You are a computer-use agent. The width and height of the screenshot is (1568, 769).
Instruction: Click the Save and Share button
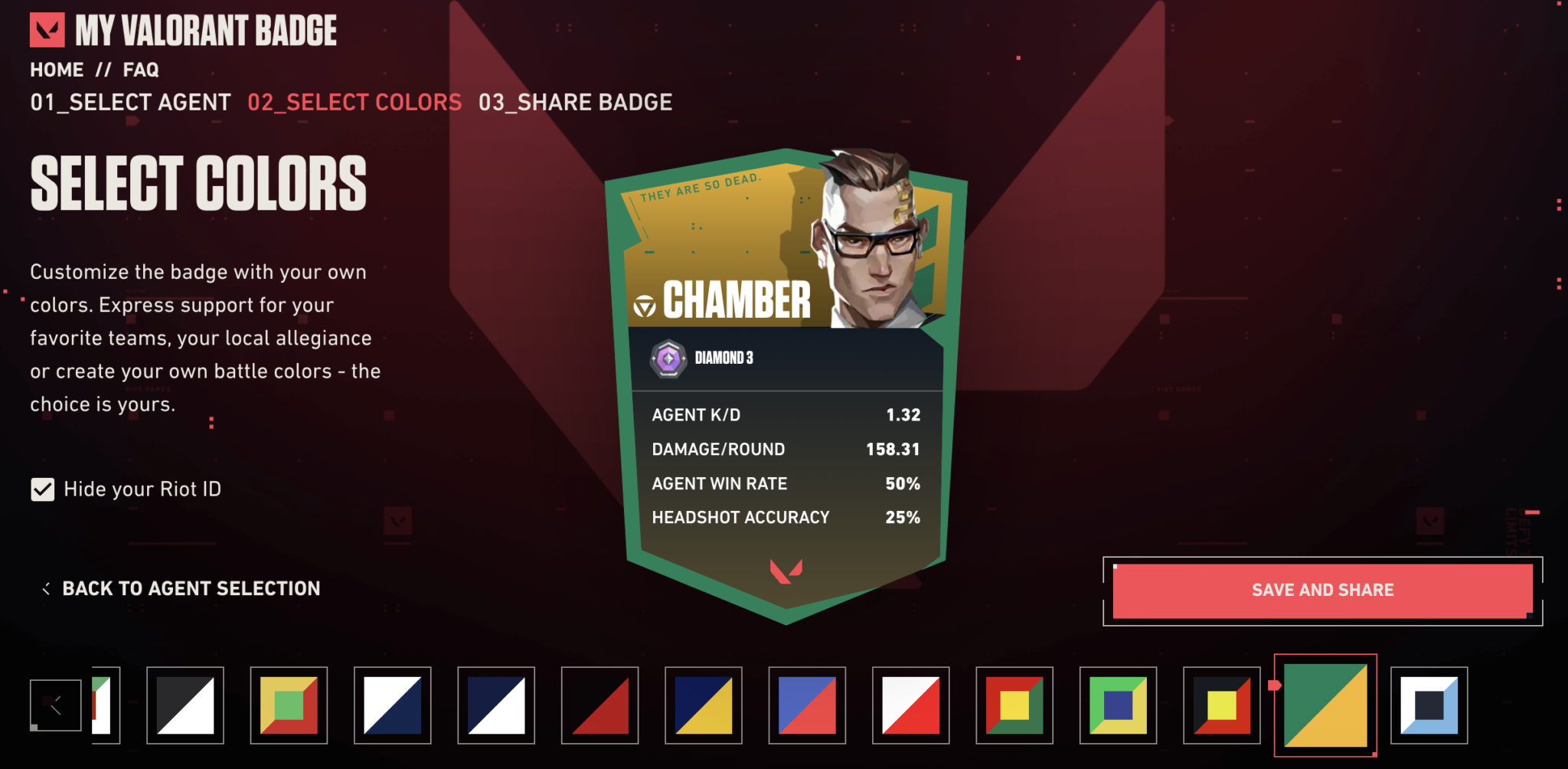click(1322, 591)
